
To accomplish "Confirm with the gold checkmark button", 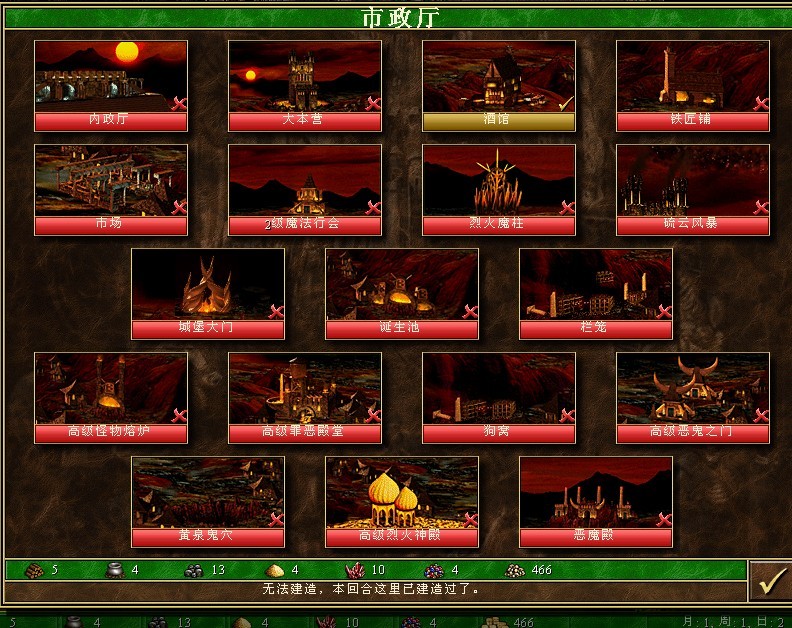I will point(769,581).
